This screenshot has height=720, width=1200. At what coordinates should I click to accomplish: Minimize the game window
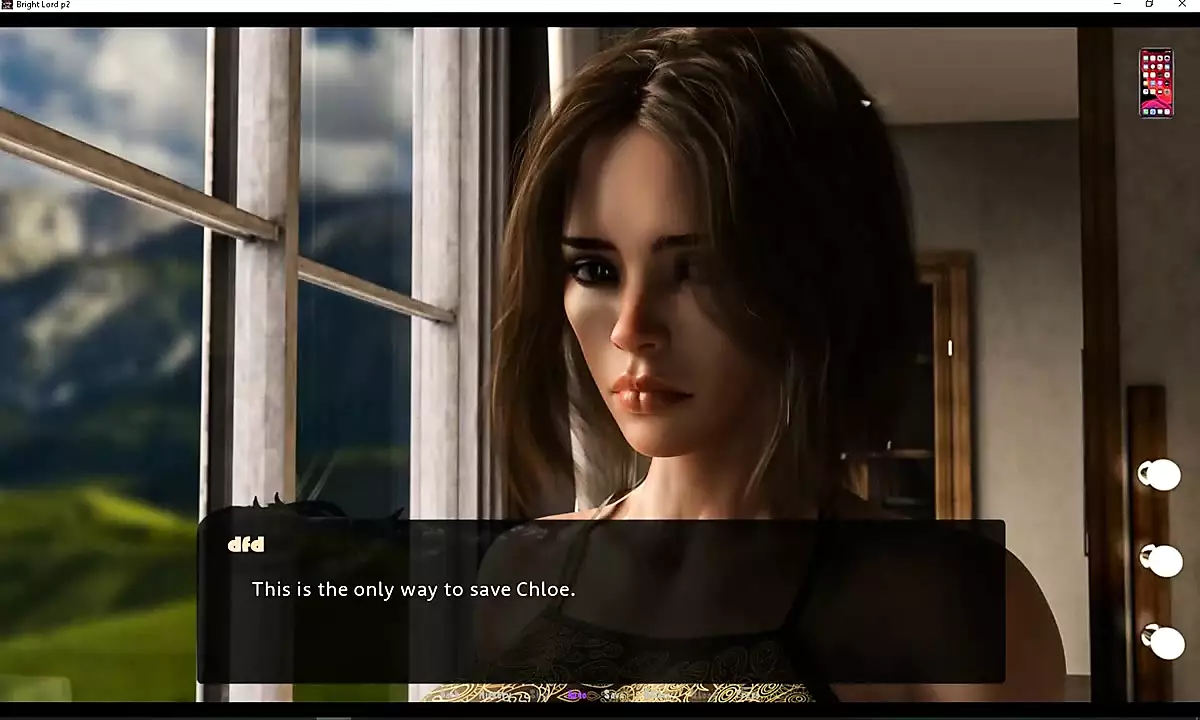1117,5
